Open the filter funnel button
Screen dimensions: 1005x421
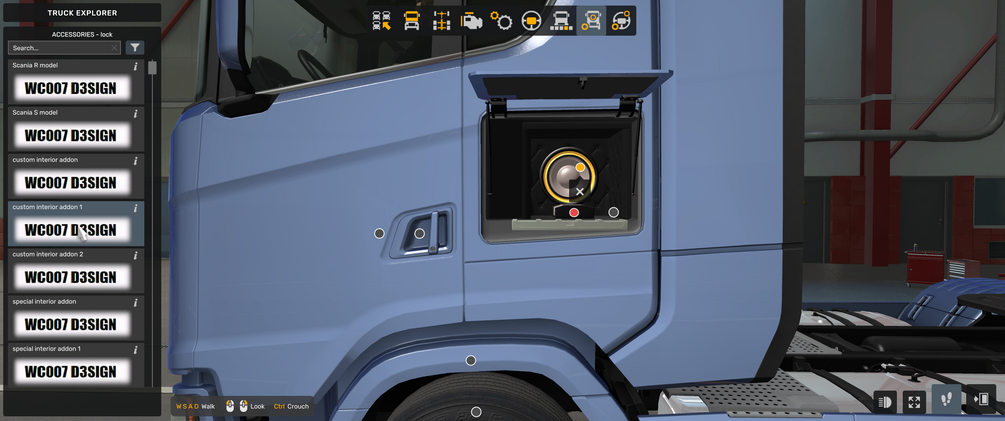tap(135, 48)
